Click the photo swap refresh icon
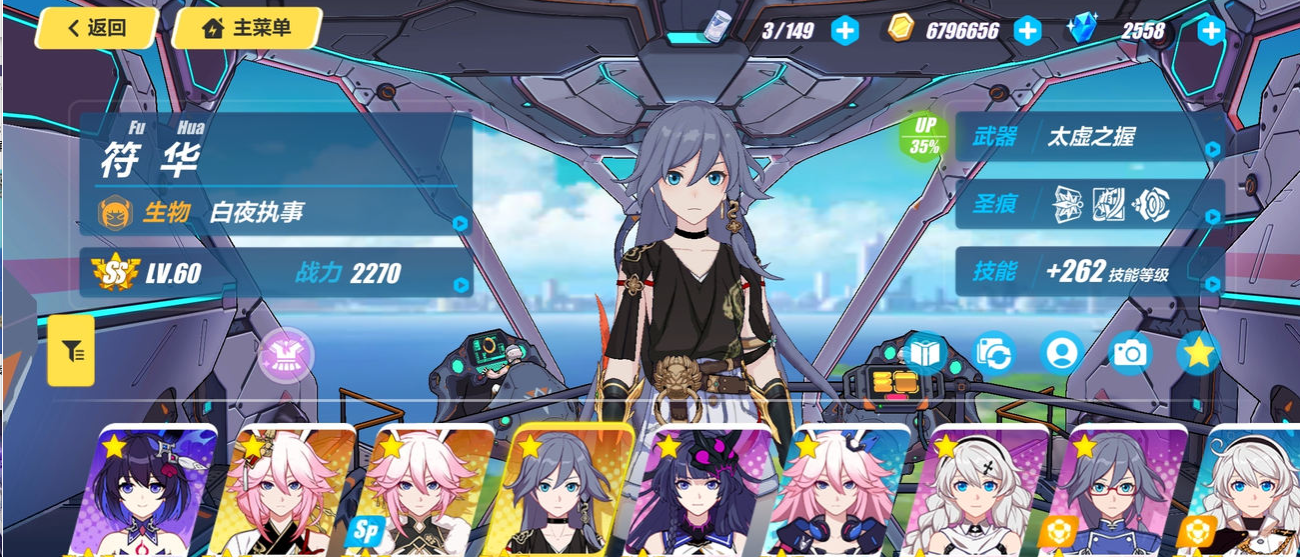The height and width of the screenshot is (557, 1300). coord(994,352)
